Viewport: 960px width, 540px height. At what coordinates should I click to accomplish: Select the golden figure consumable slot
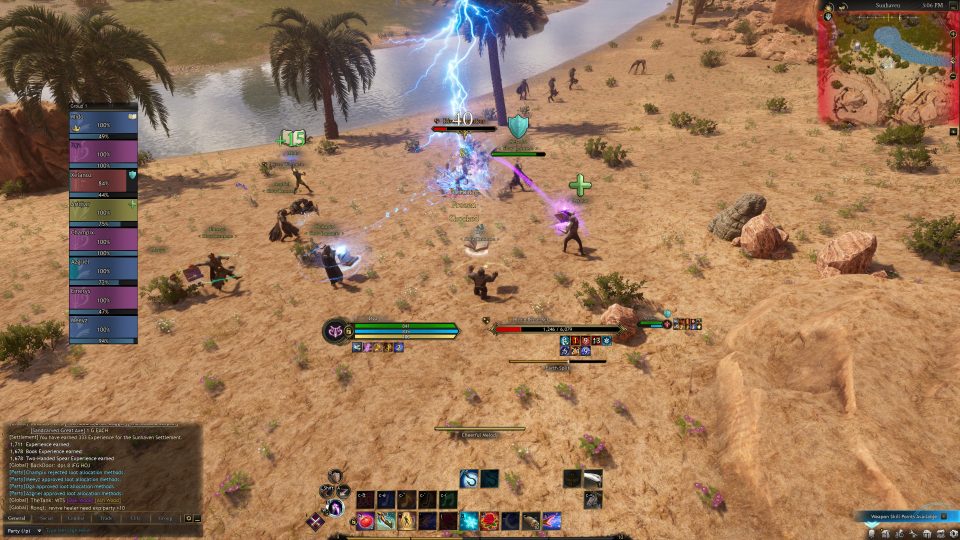click(x=406, y=521)
